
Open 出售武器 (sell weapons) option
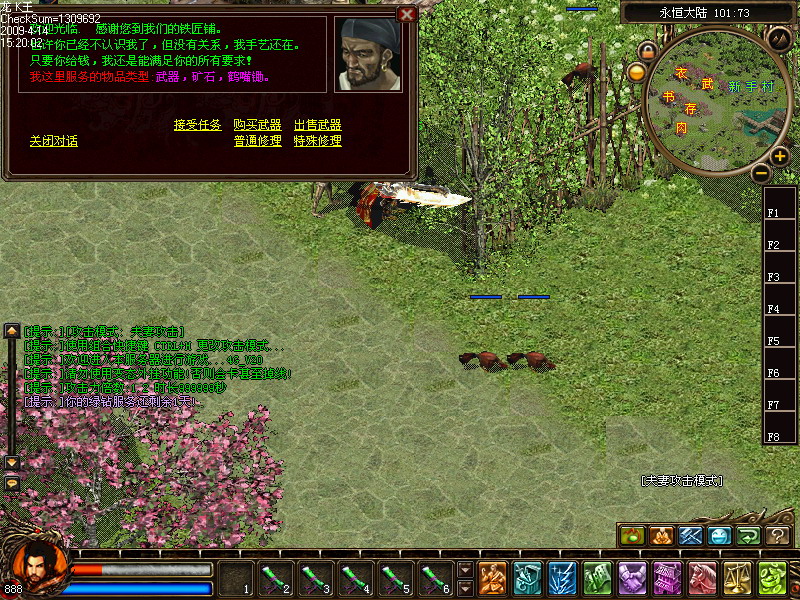(317, 125)
